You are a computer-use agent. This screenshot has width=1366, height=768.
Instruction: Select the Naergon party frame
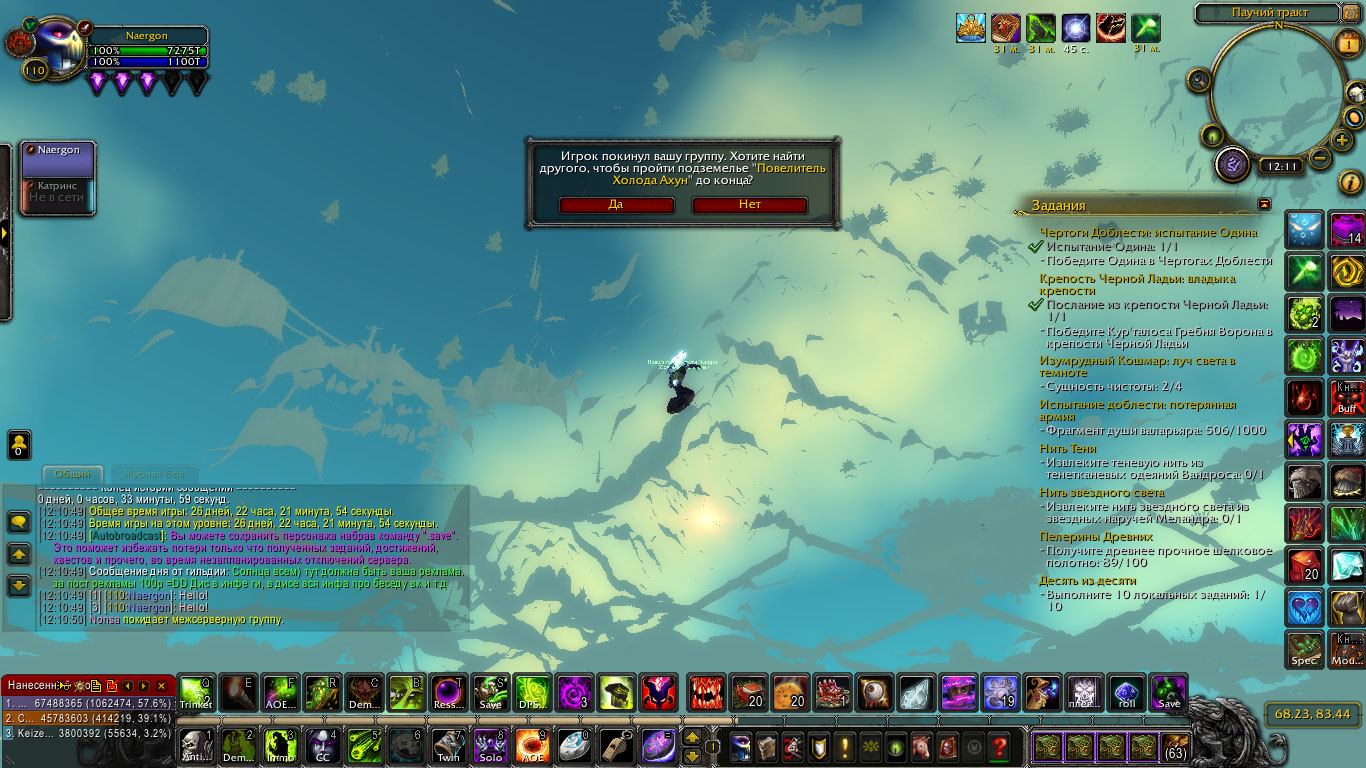click(59, 160)
